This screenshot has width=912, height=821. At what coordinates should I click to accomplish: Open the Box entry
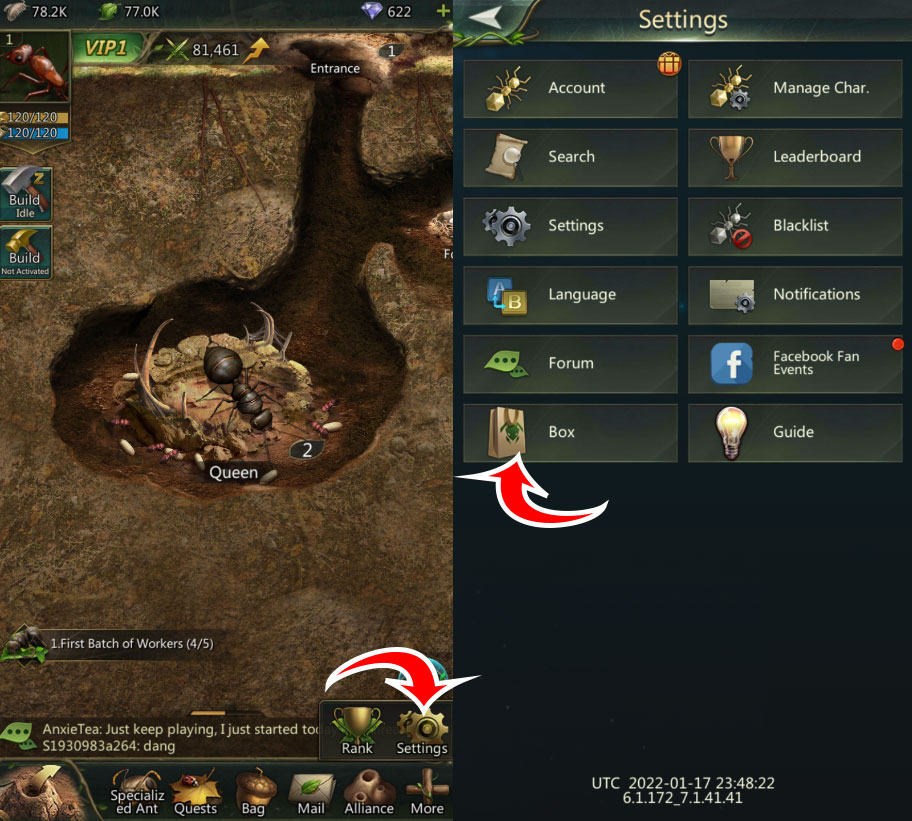[x=570, y=433]
